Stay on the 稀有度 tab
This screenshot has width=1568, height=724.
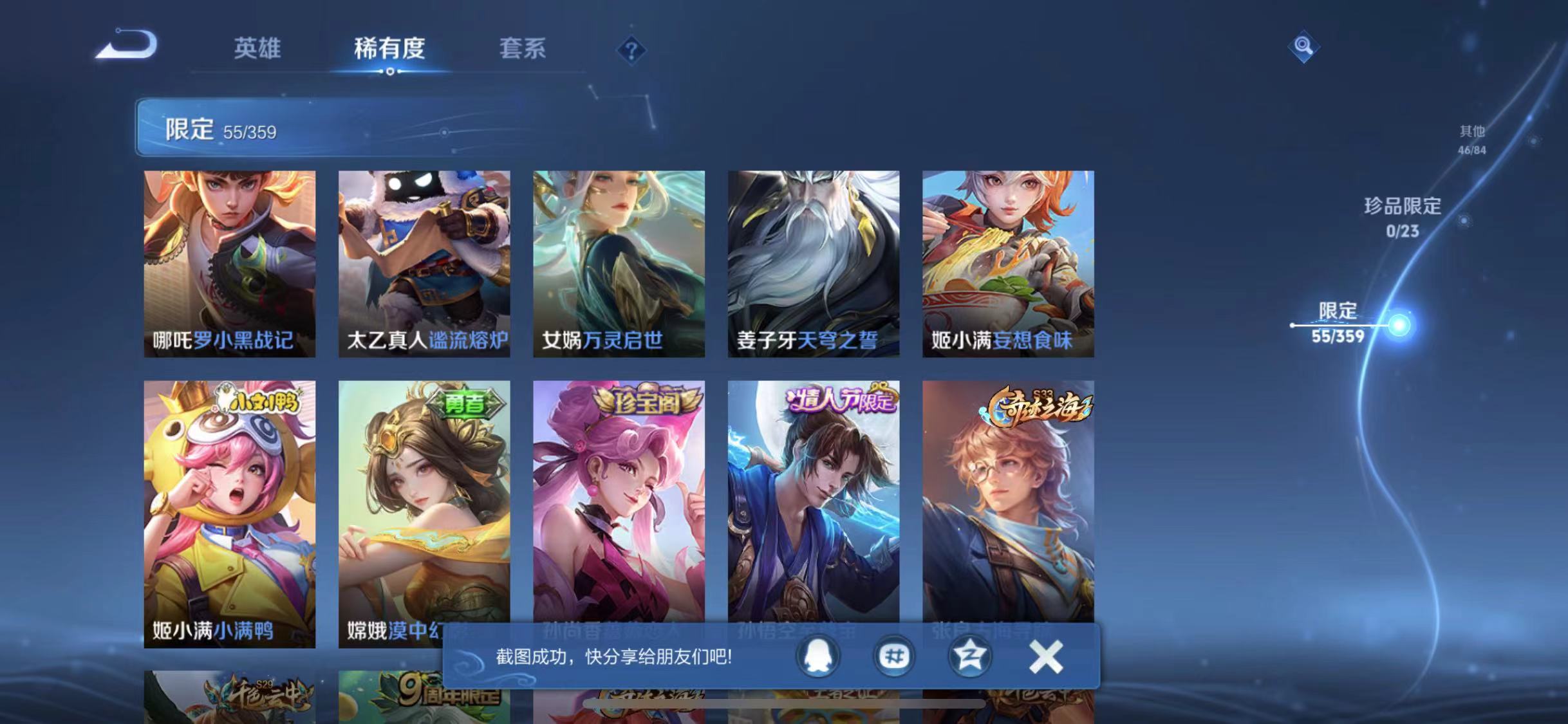click(x=389, y=50)
